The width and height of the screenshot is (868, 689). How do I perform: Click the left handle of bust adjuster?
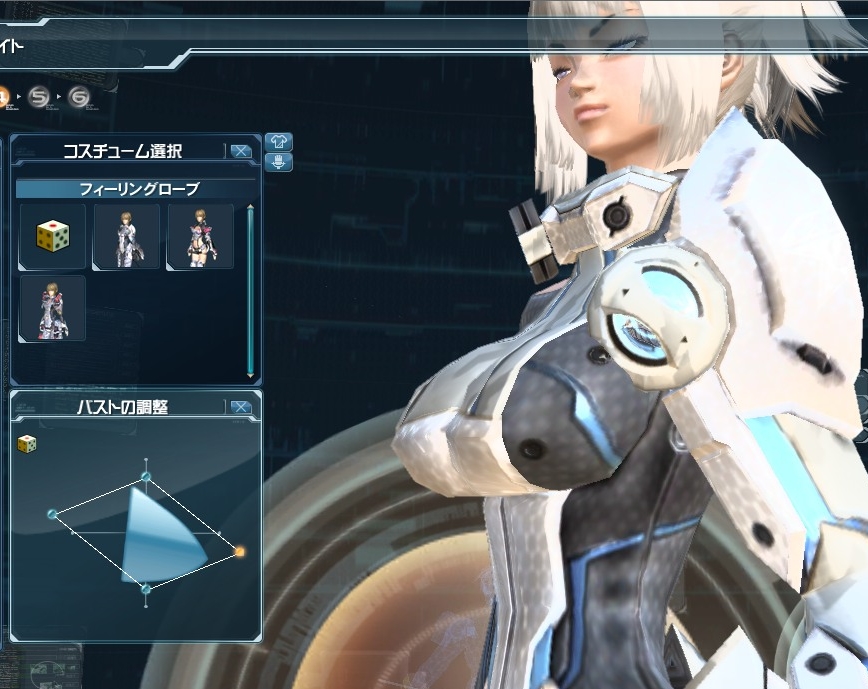(52, 514)
